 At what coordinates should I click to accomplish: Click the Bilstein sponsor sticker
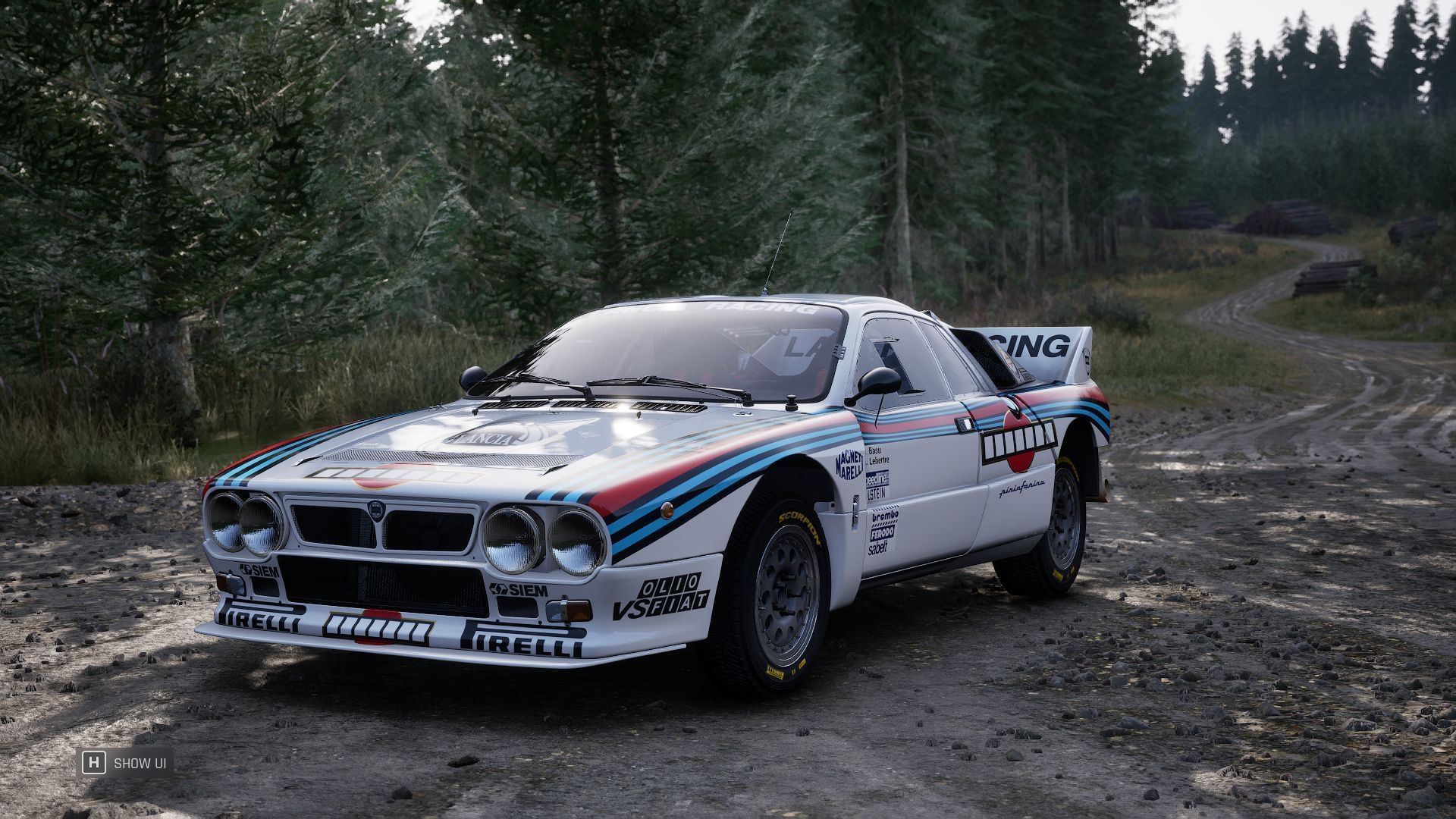coord(876,492)
